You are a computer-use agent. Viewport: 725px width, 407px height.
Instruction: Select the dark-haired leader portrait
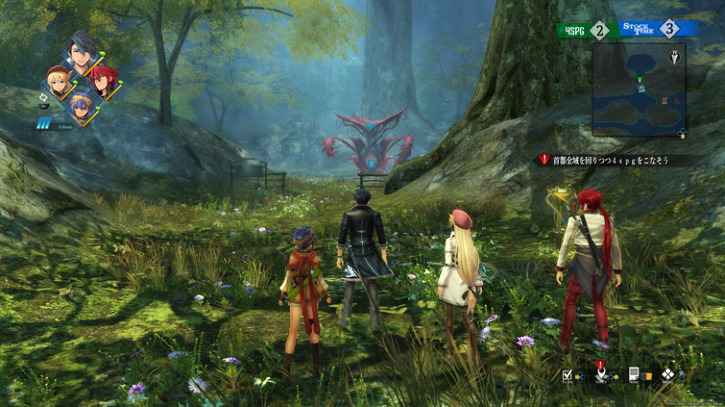(81, 51)
